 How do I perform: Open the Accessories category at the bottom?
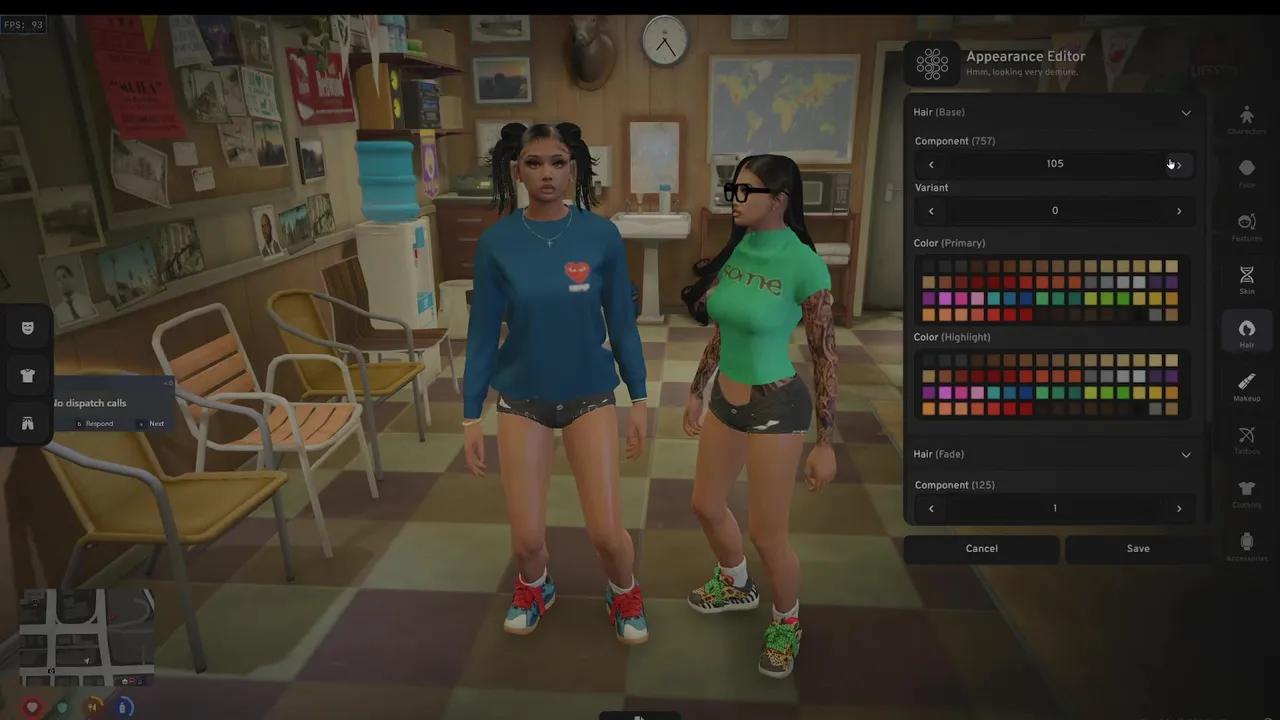[1247, 547]
